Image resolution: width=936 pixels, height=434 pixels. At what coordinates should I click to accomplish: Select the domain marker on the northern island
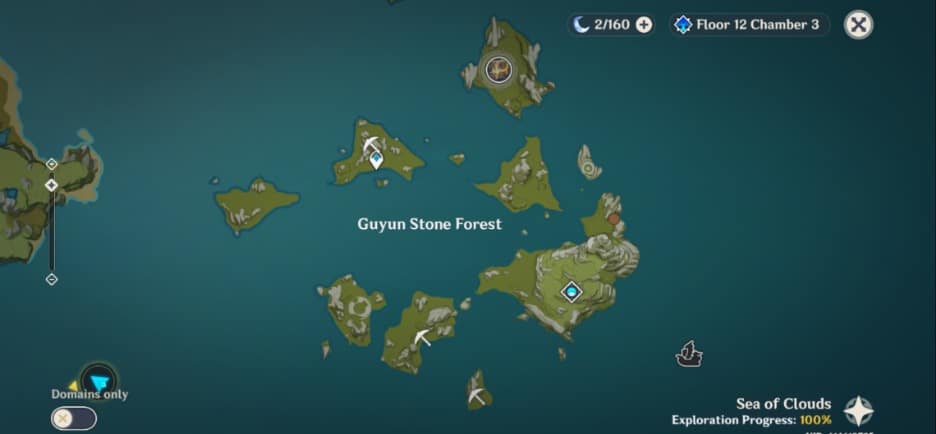(x=498, y=69)
